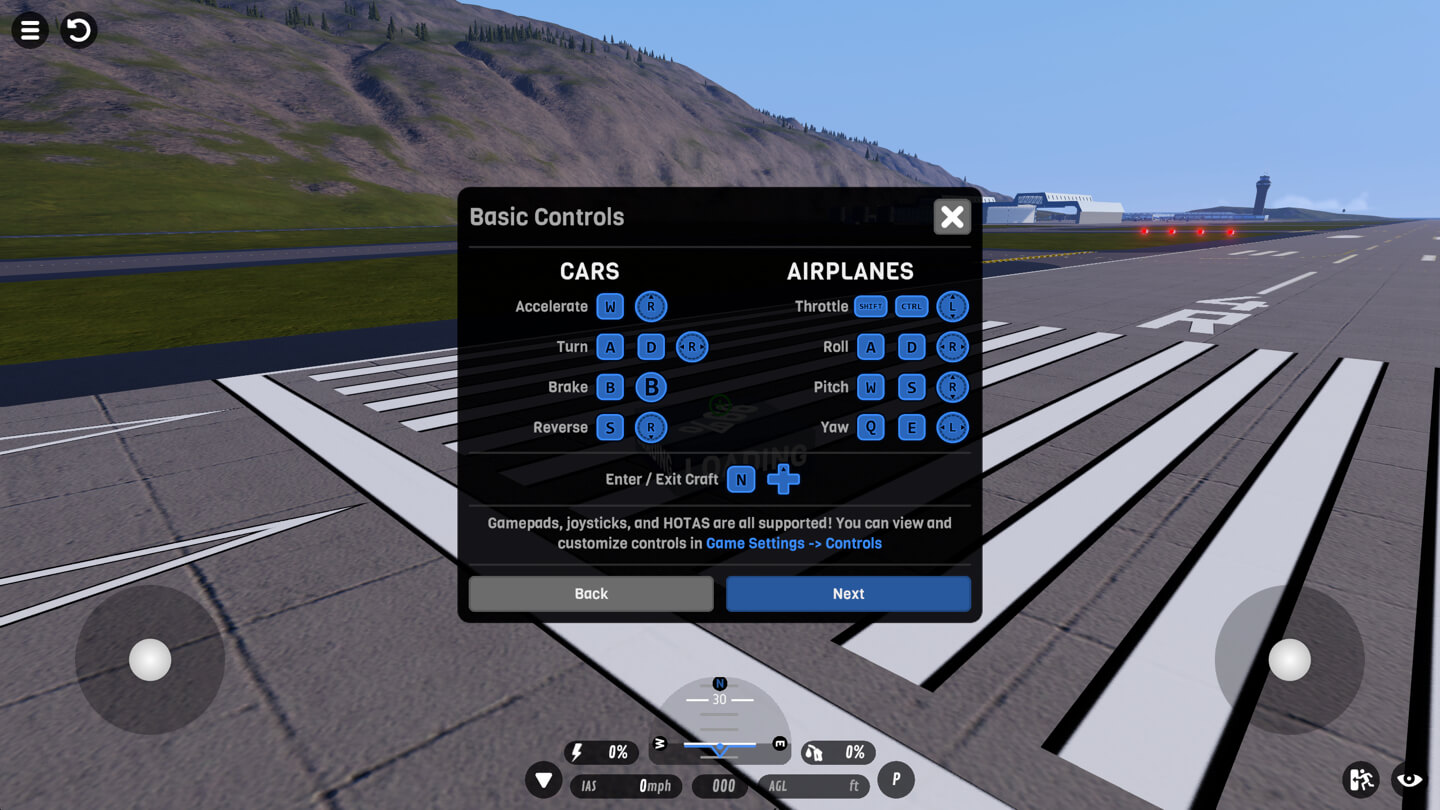Toggle the right virtual joystick

(1289, 660)
